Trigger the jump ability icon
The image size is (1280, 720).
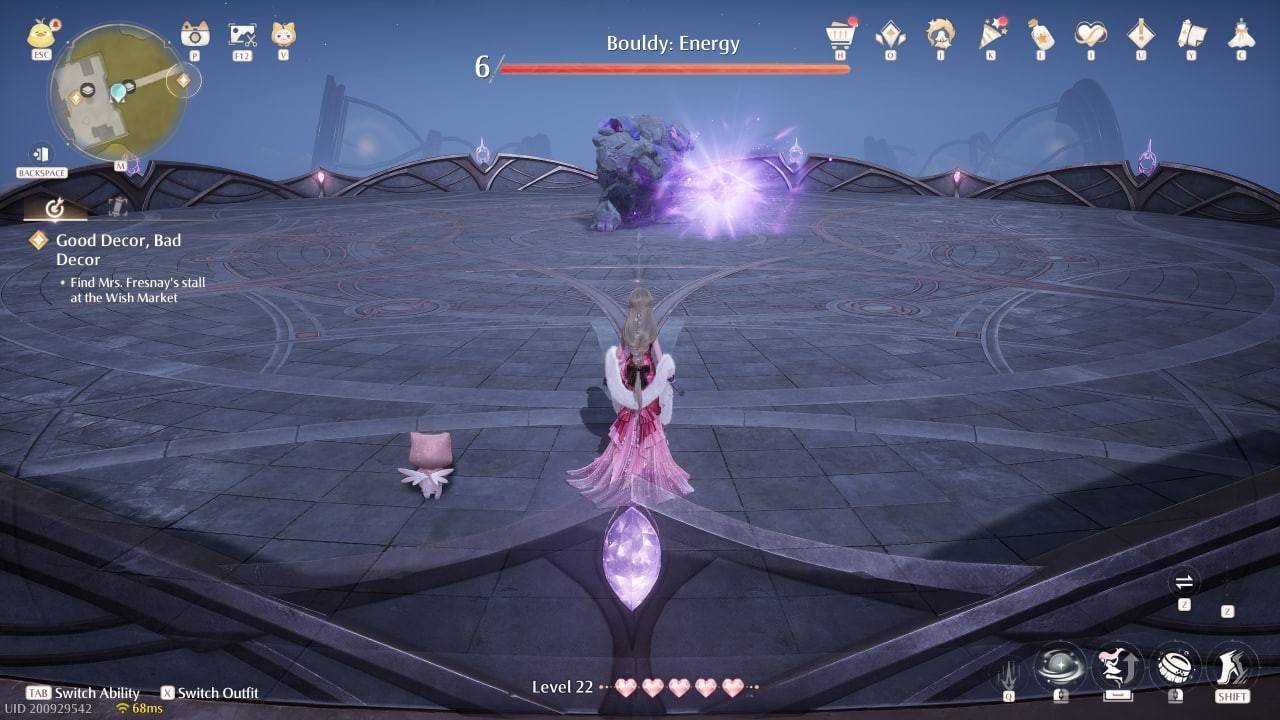(x=1117, y=666)
